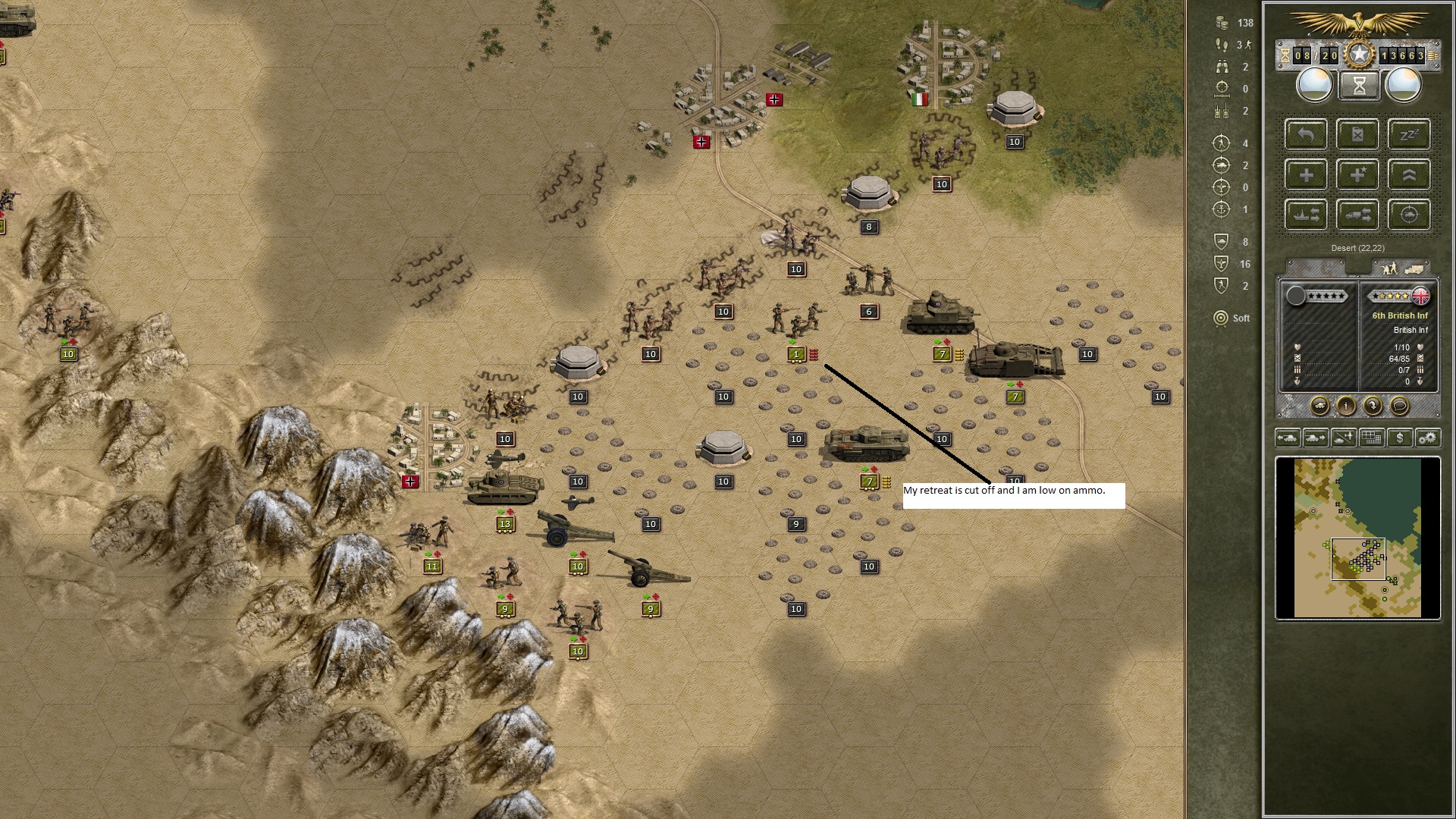This screenshot has height=819, width=1456.
Task: Open the purchase screen dollar icon
Action: click(1400, 438)
